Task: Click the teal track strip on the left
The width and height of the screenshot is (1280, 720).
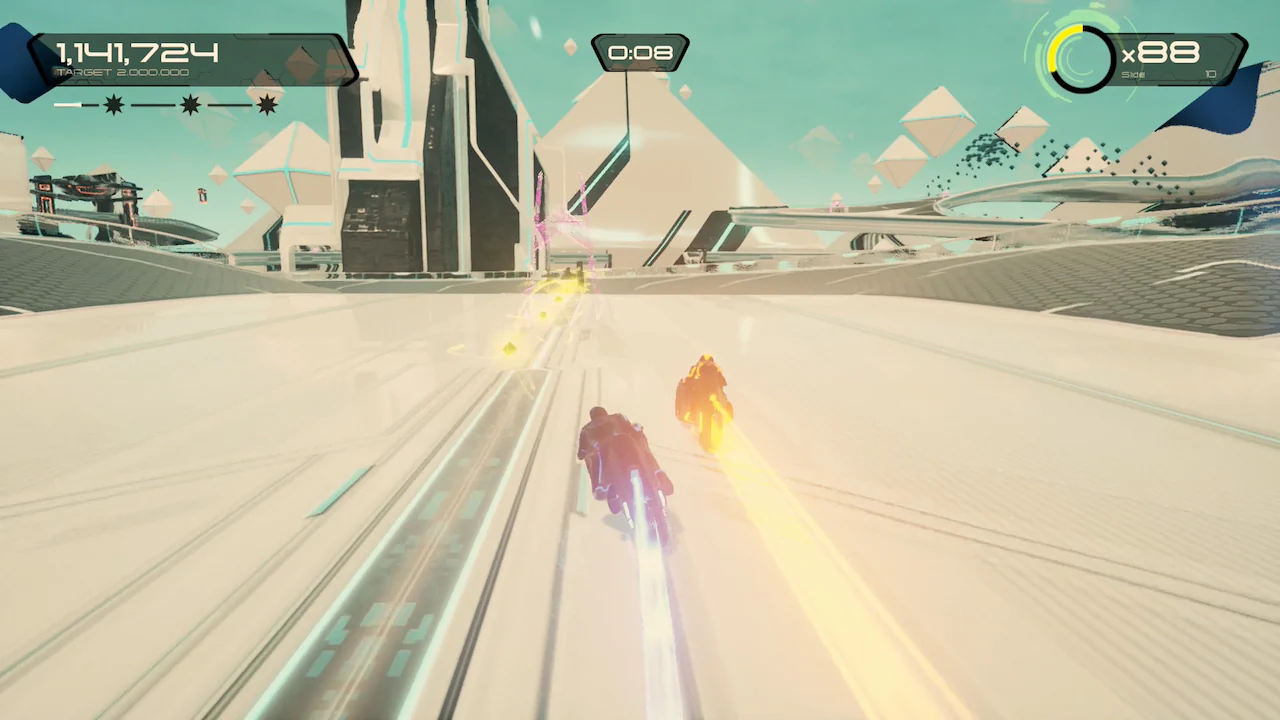Action: pos(340,490)
